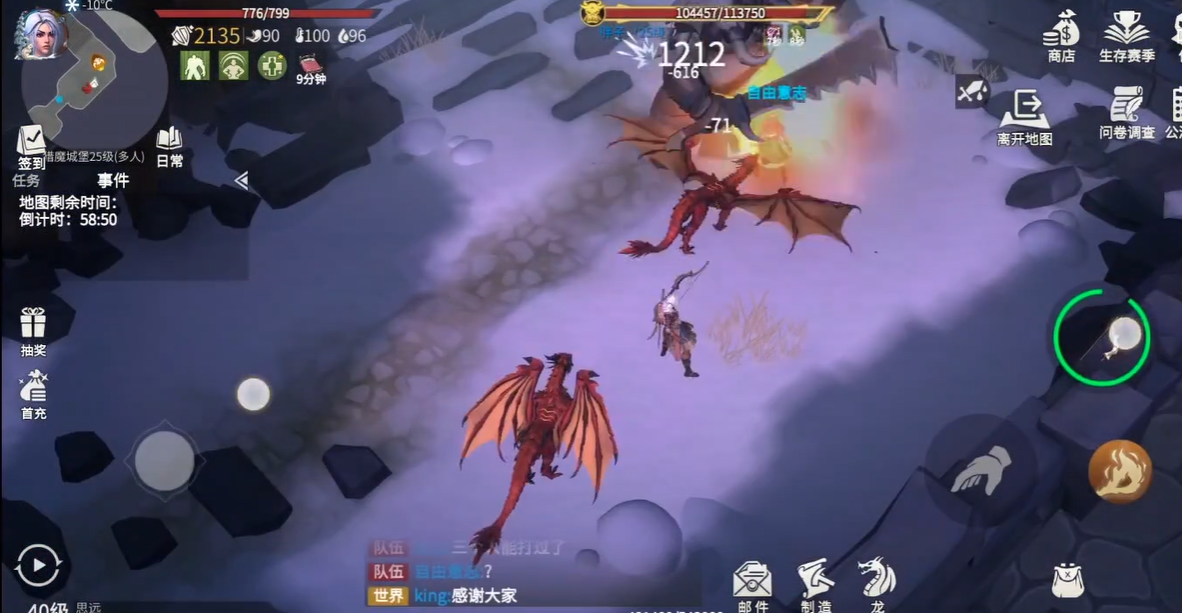Image resolution: width=1182 pixels, height=613 pixels.
Task: Switch to the 事件 events tab
Action: [x=113, y=181]
